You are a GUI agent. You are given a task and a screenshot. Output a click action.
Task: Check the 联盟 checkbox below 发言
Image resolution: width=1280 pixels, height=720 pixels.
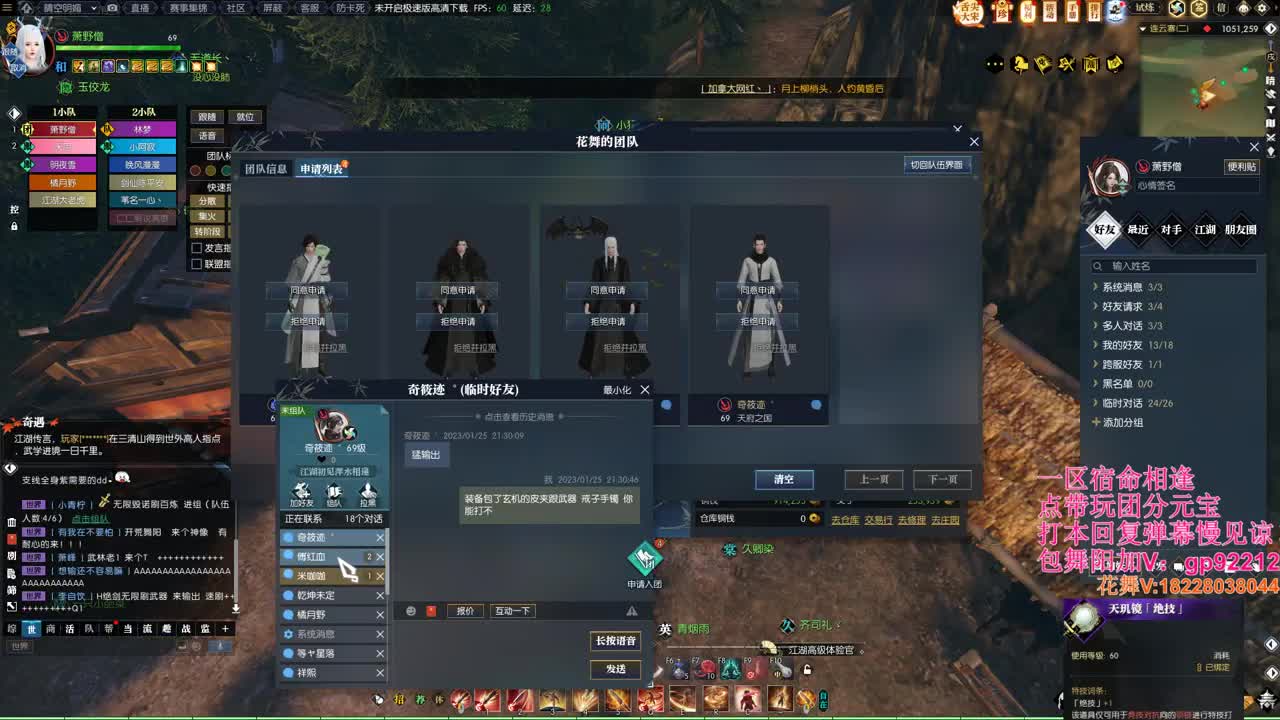click(196, 264)
